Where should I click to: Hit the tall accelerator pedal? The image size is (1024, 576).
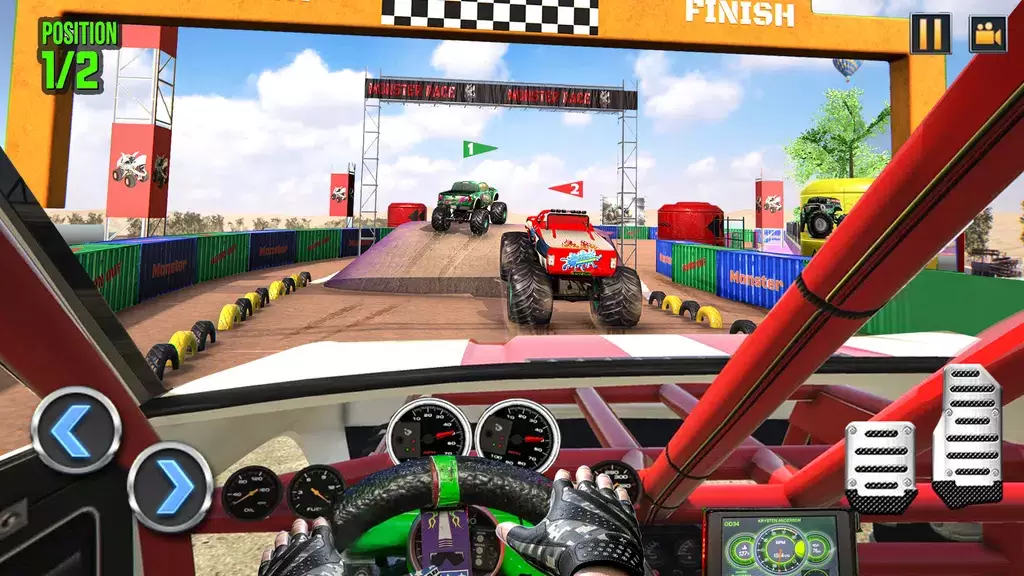(x=967, y=434)
